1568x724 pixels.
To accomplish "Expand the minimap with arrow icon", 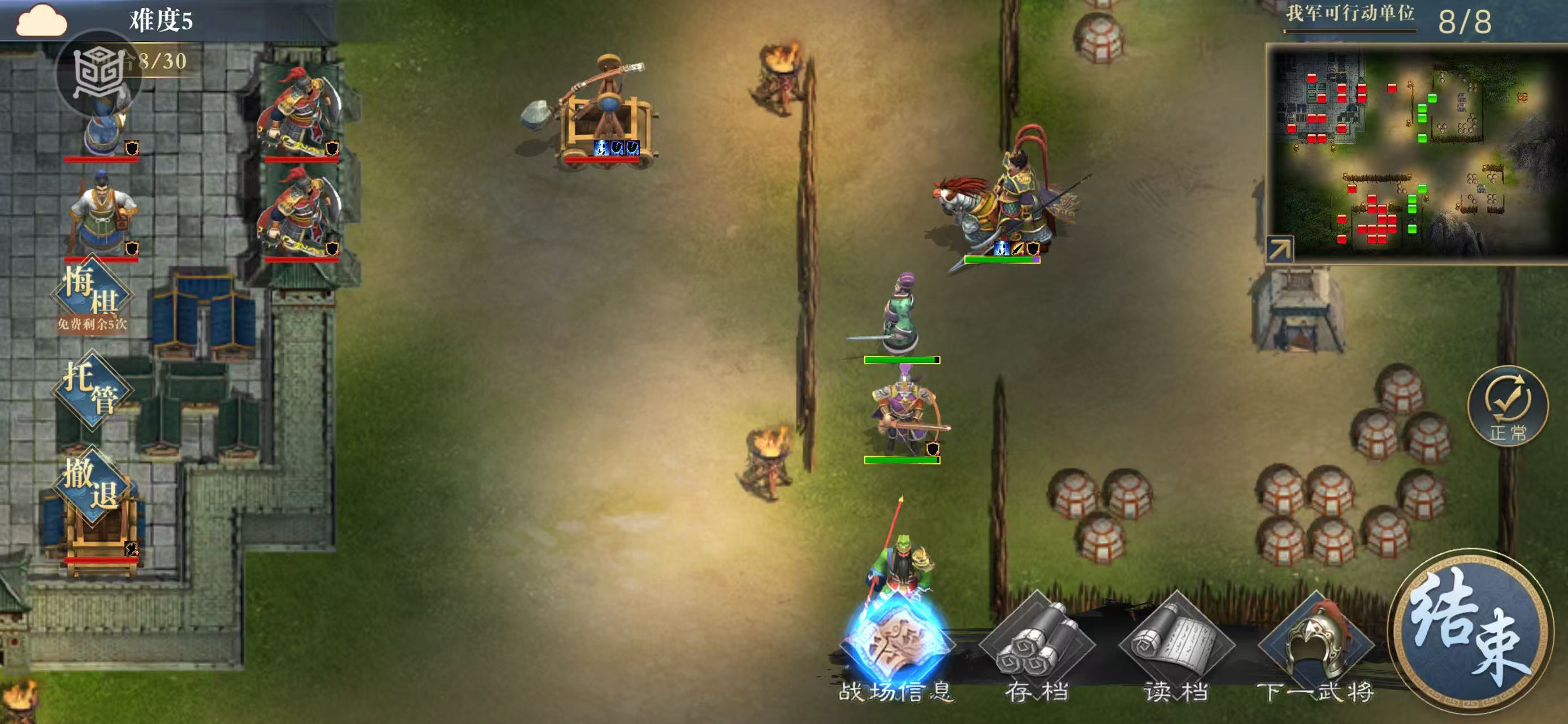I will pos(1279,249).
